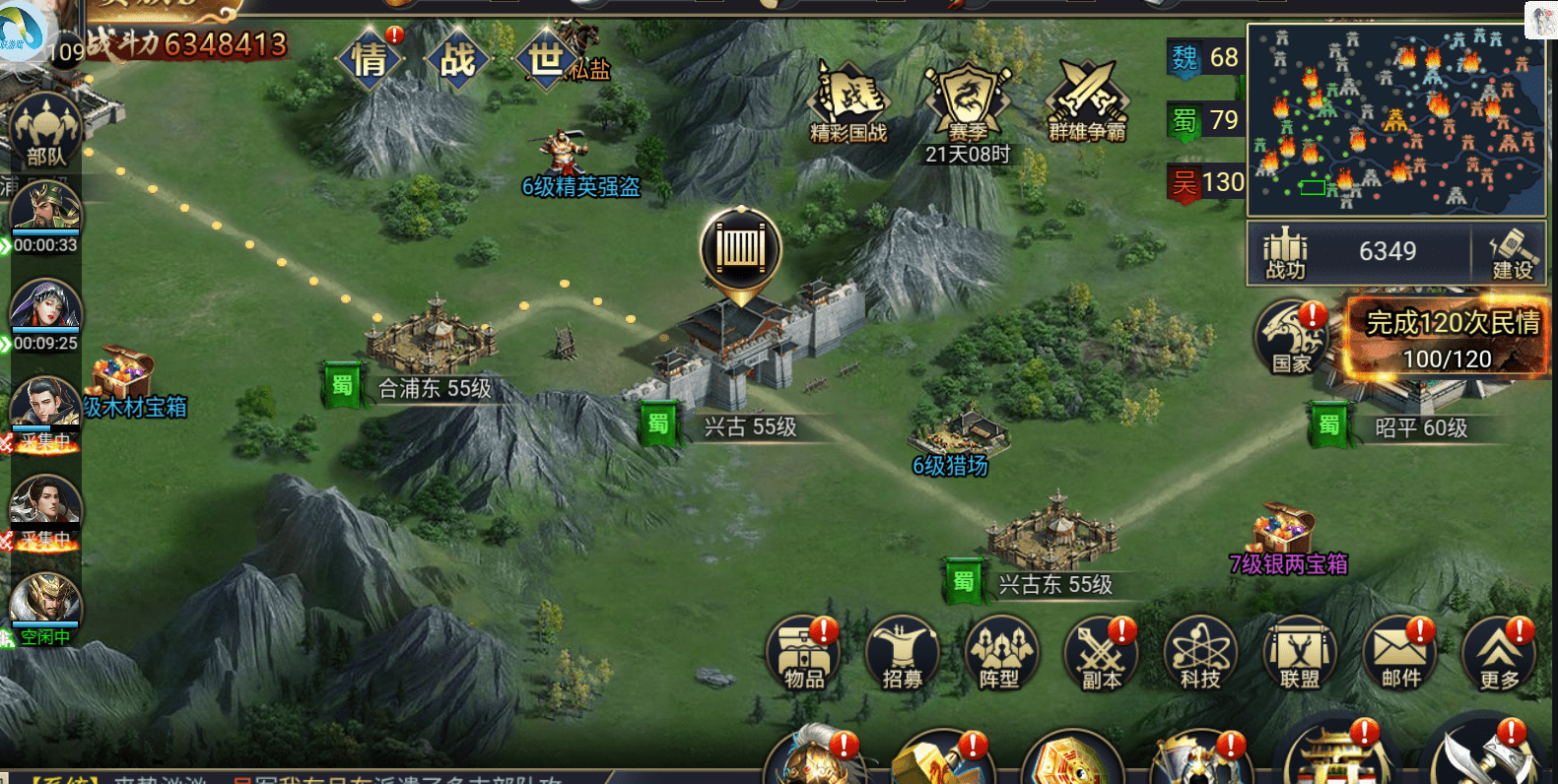The image size is (1558, 784).
Task: Open the 物品 items bag
Action: click(x=804, y=654)
